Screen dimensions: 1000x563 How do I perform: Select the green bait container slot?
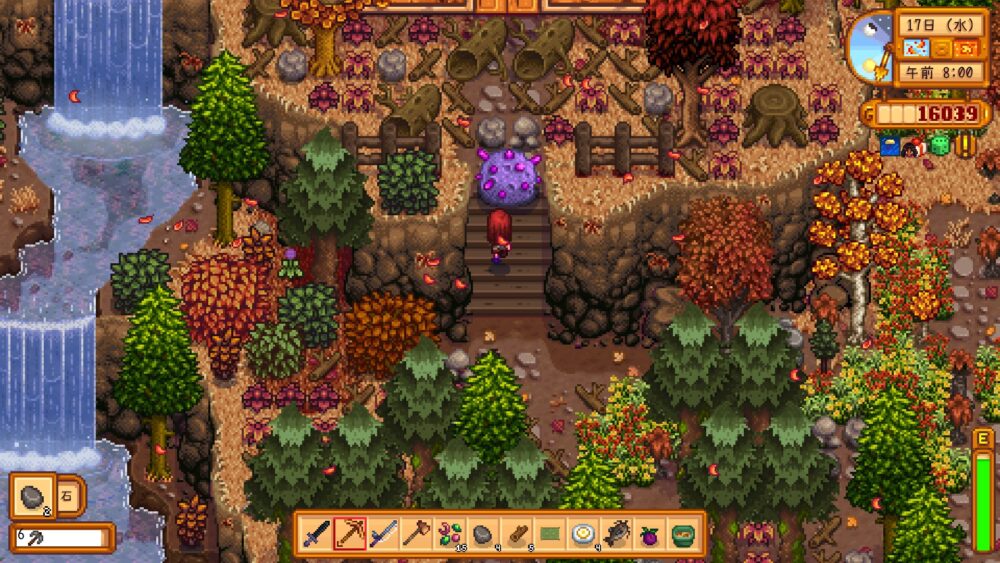[x=684, y=534]
